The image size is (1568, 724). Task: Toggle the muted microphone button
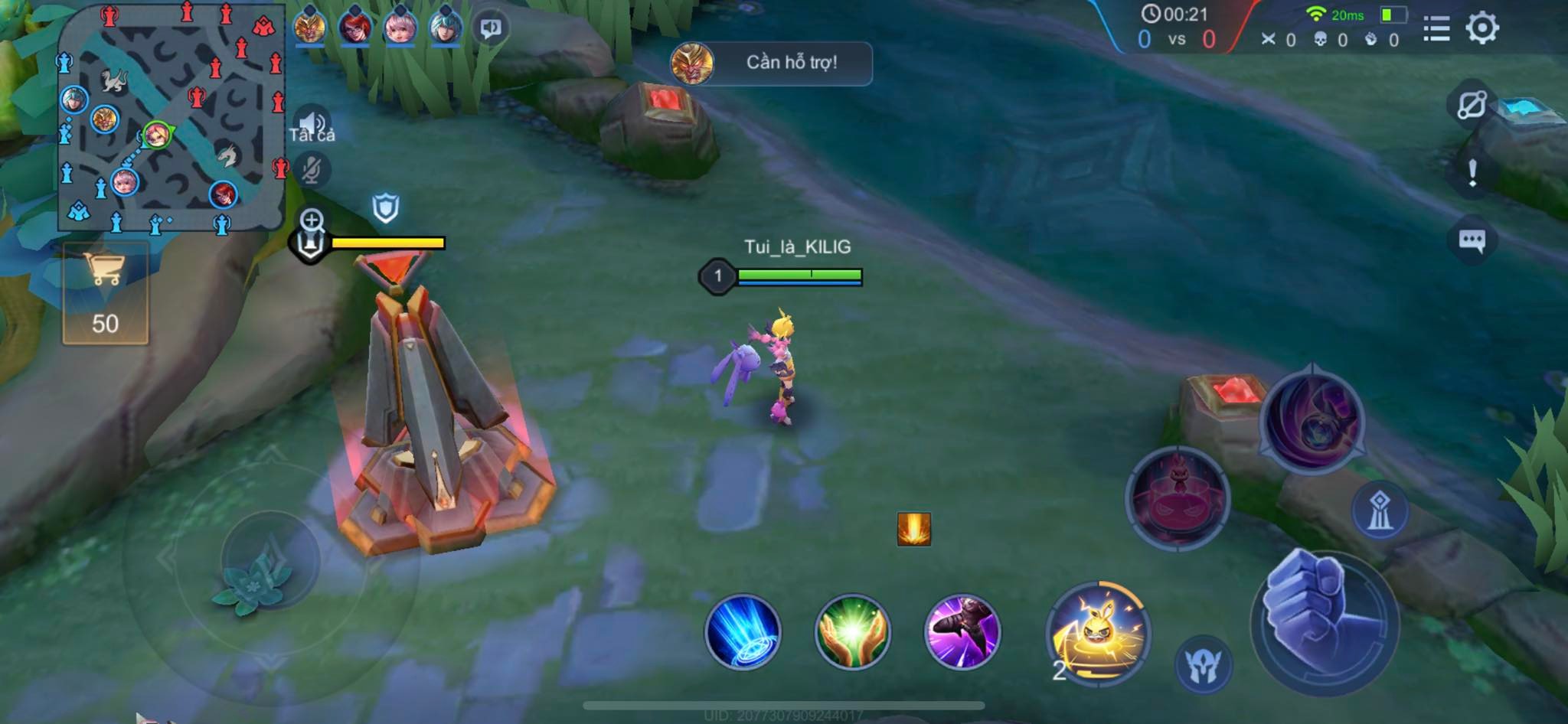tap(311, 170)
